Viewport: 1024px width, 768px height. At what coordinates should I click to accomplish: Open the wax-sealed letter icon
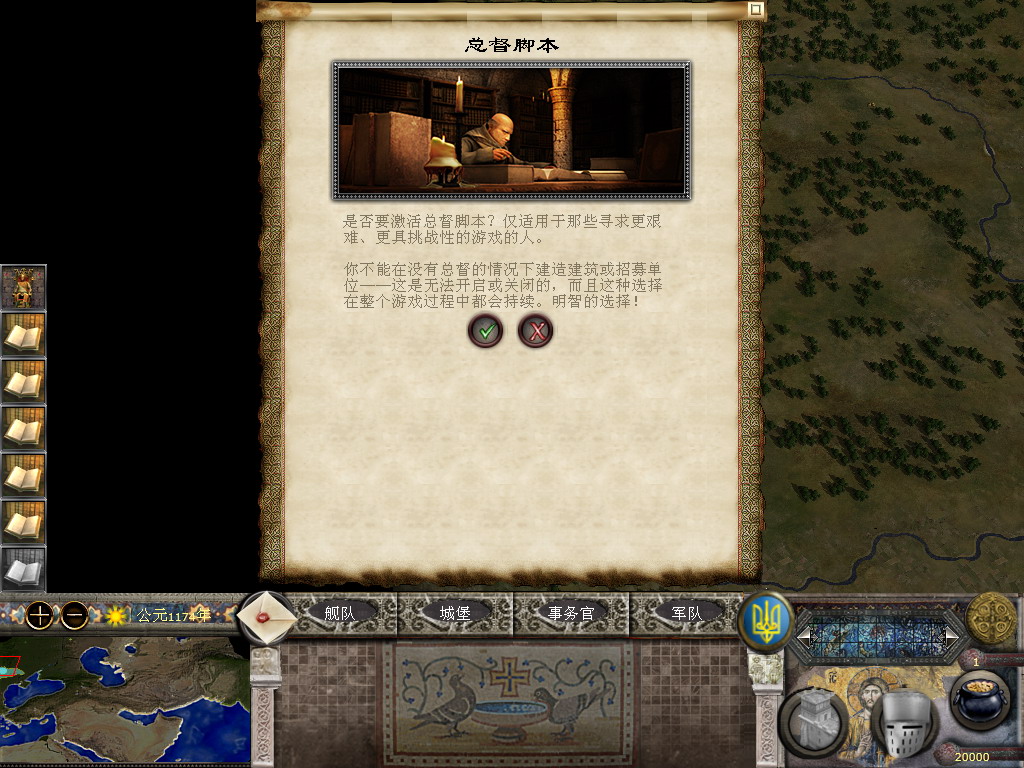tap(266, 616)
